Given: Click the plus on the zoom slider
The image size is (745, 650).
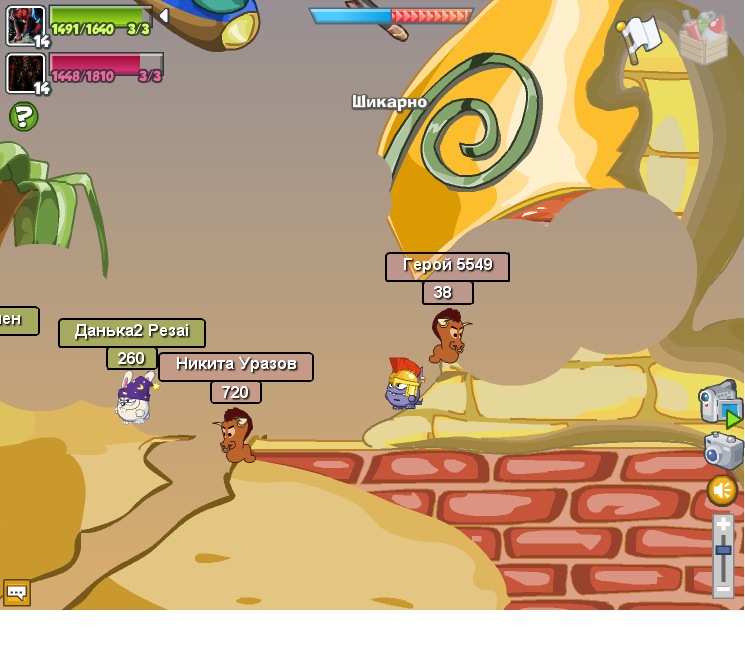Looking at the screenshot, I should pyautogui.click(x=723, y=525).
